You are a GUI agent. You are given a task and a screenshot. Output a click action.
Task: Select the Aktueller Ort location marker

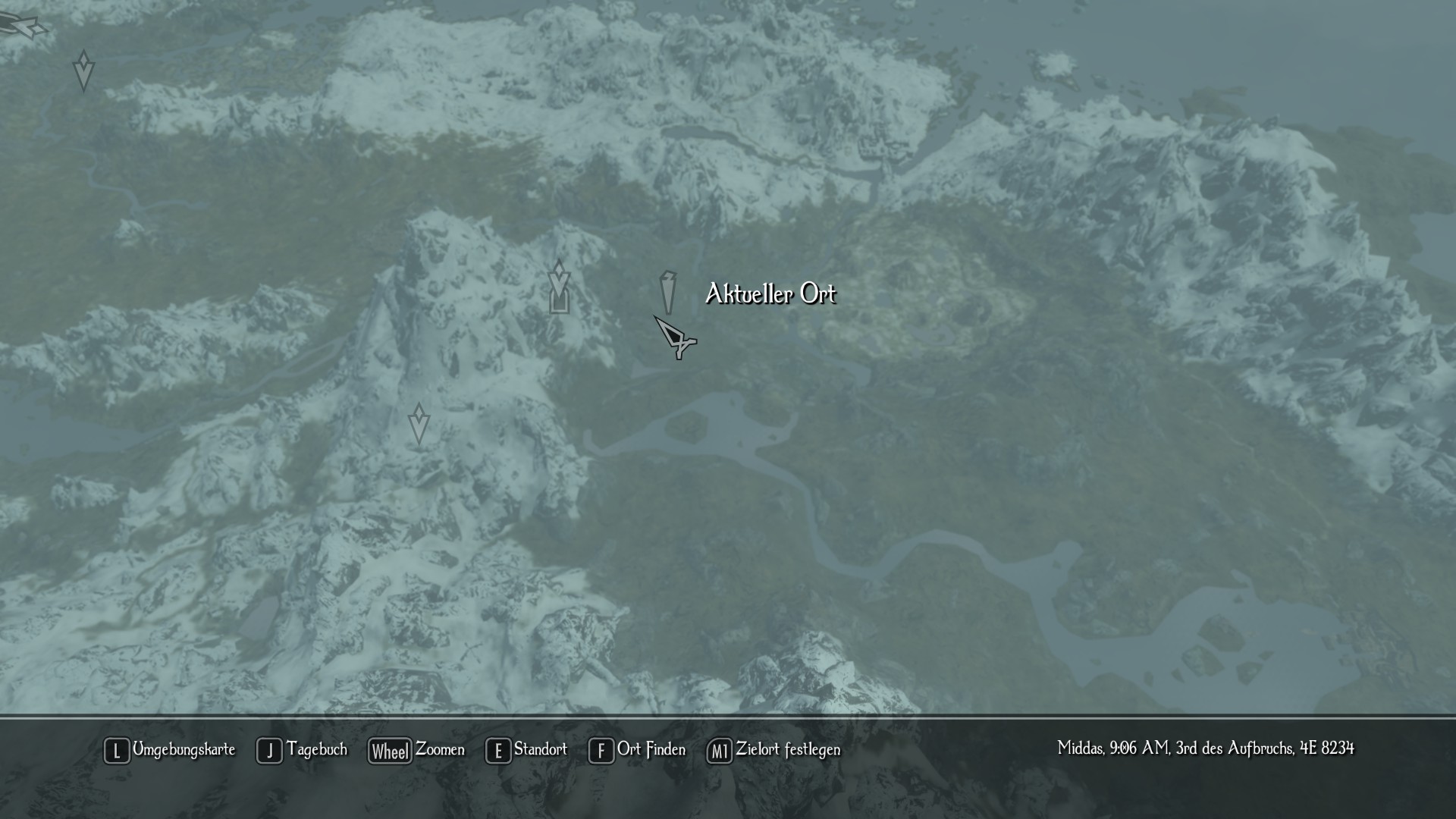pos(667,292)
